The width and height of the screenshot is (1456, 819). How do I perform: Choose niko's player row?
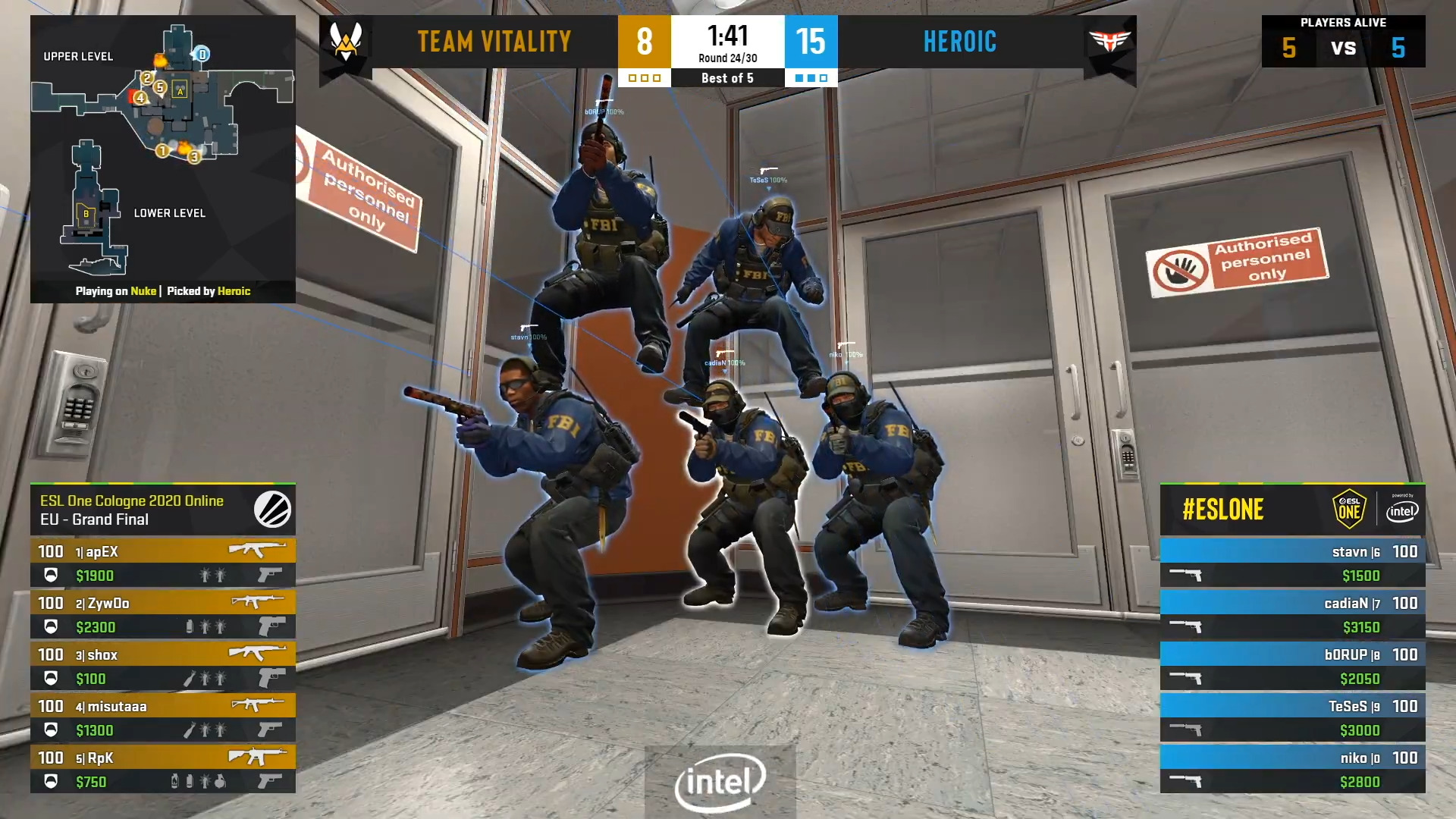(1292, 769)
